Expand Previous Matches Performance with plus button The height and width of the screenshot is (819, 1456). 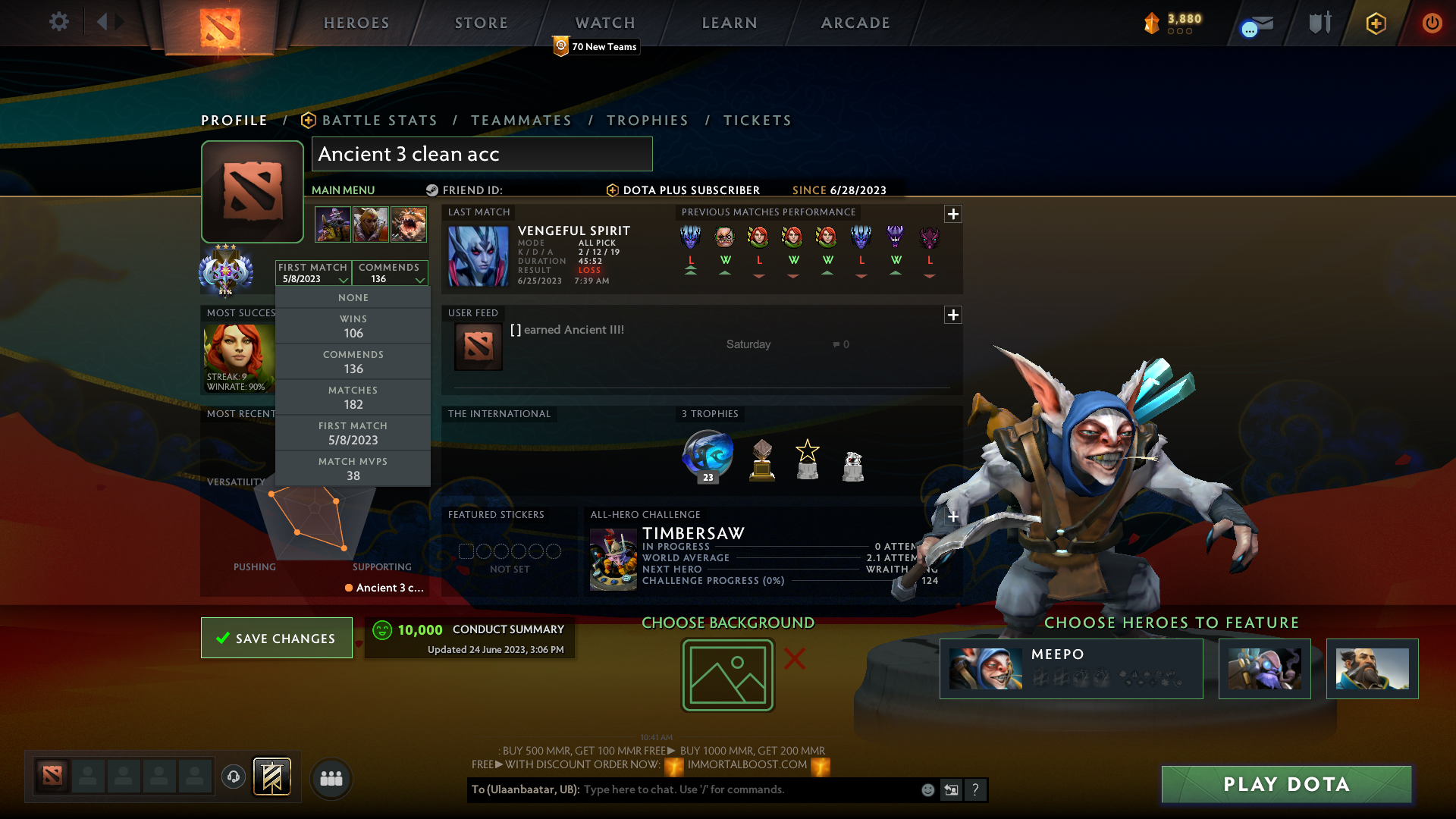952,214
